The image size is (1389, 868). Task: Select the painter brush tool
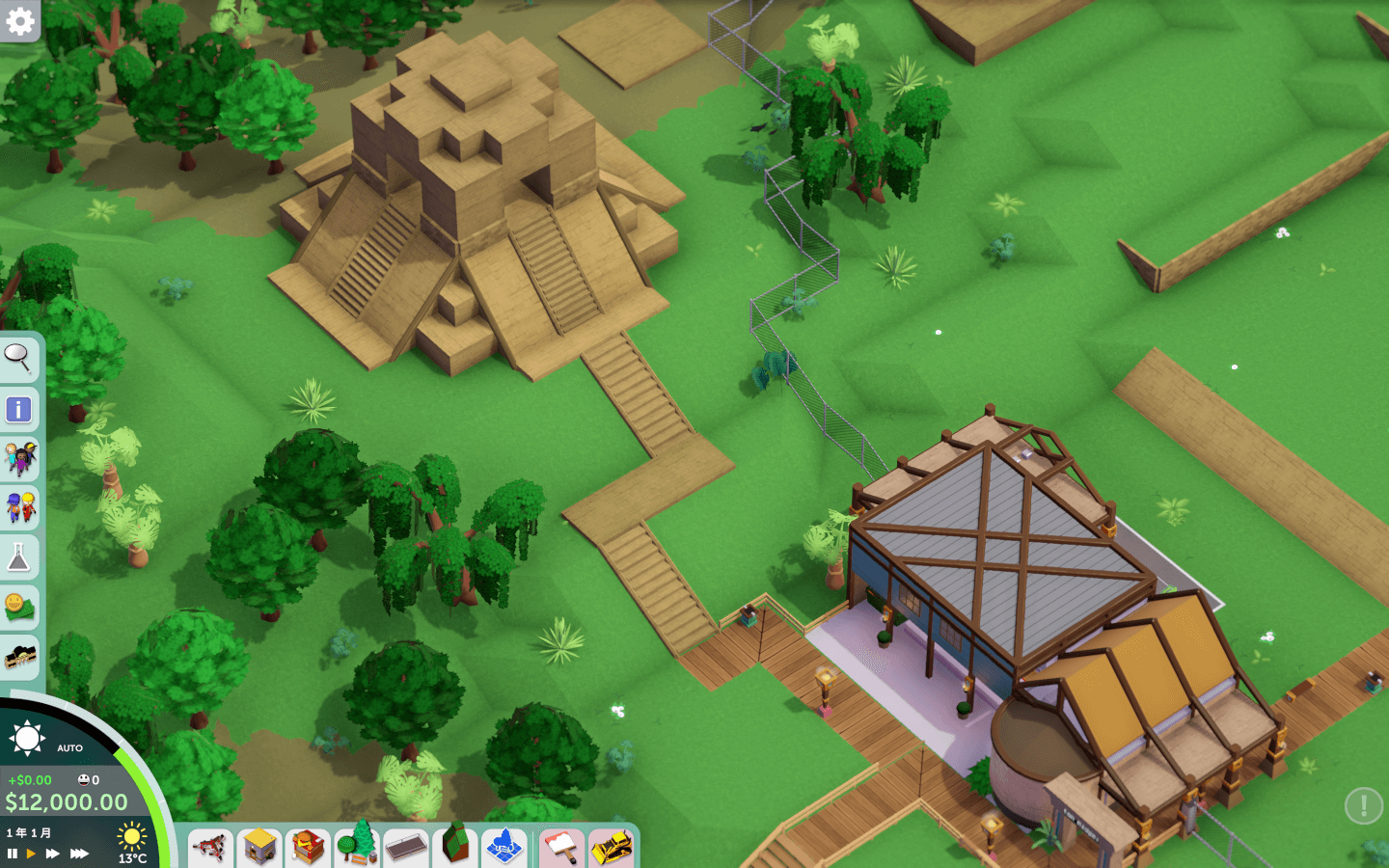[x=562, y=848]
